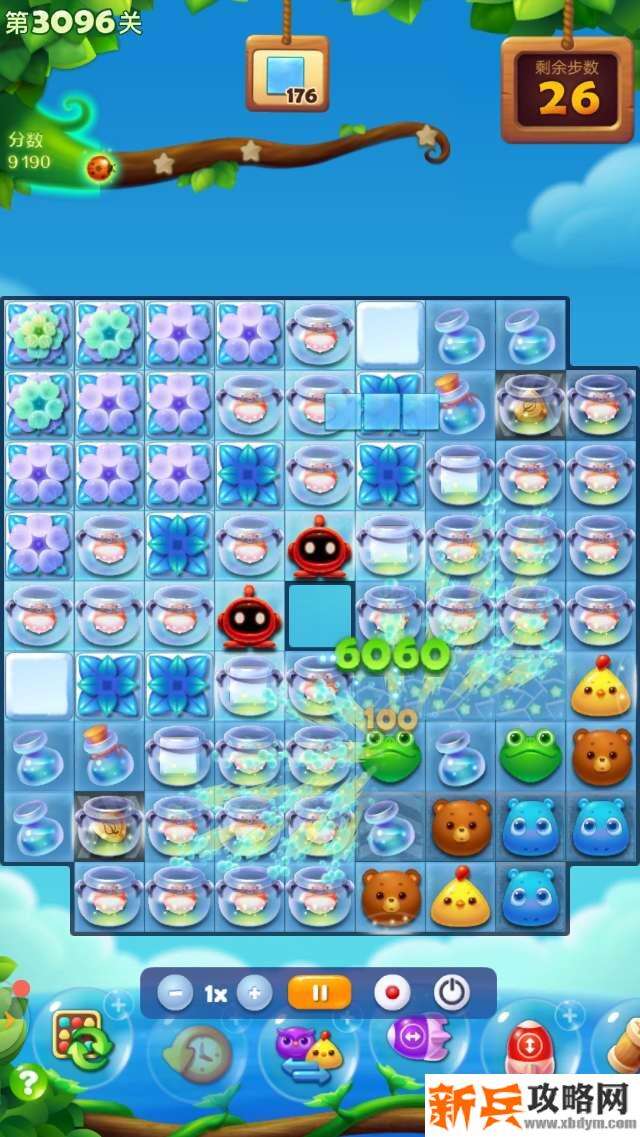This screenshot has width=640, height=1137.
Task: Increase speed with the plus button
Action: click(254, 994)
